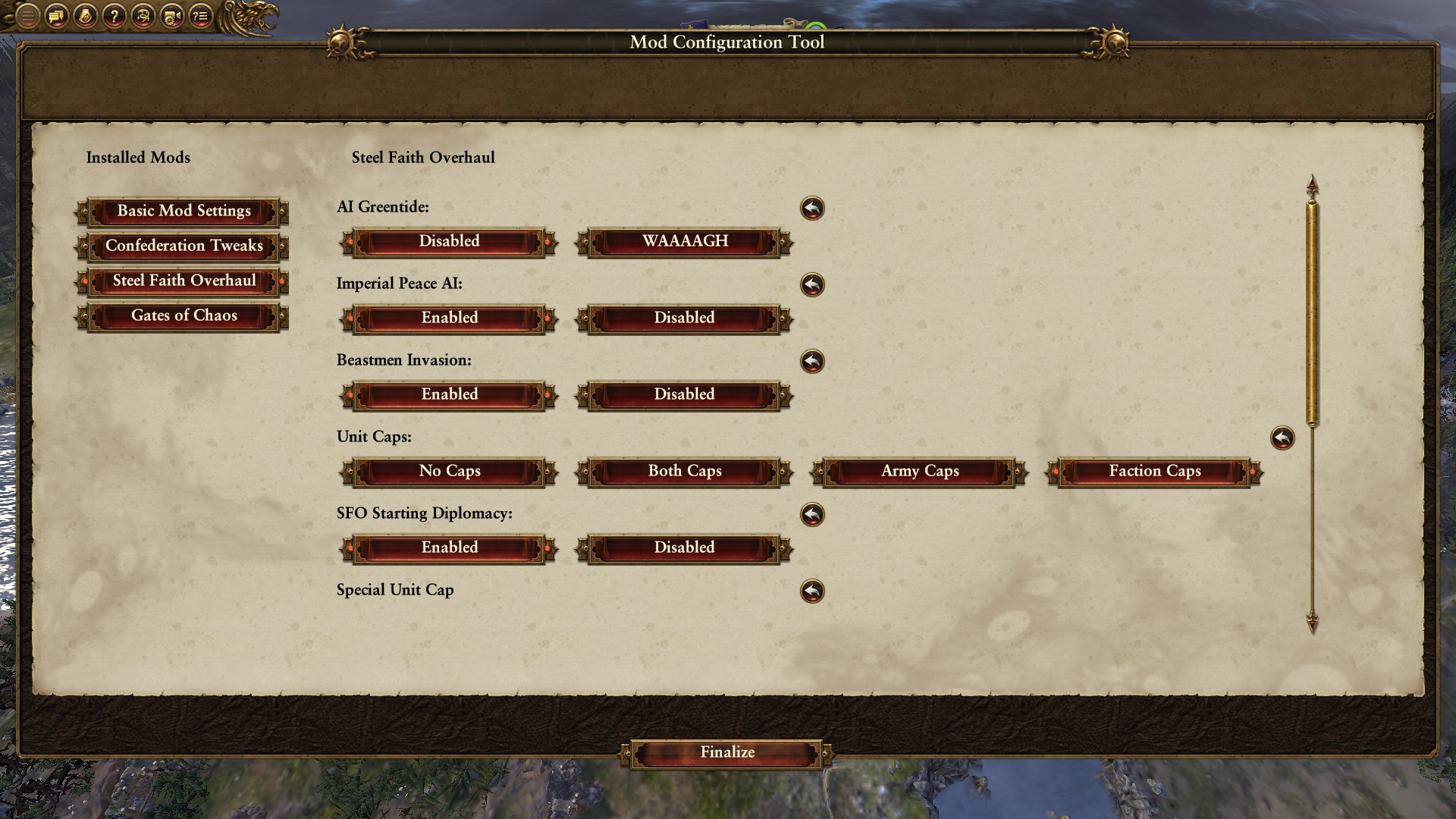Viewport: 1456px width, 819px height.
Task: Click the scrollbar up arrow
Action: [x=1312, y=185]
